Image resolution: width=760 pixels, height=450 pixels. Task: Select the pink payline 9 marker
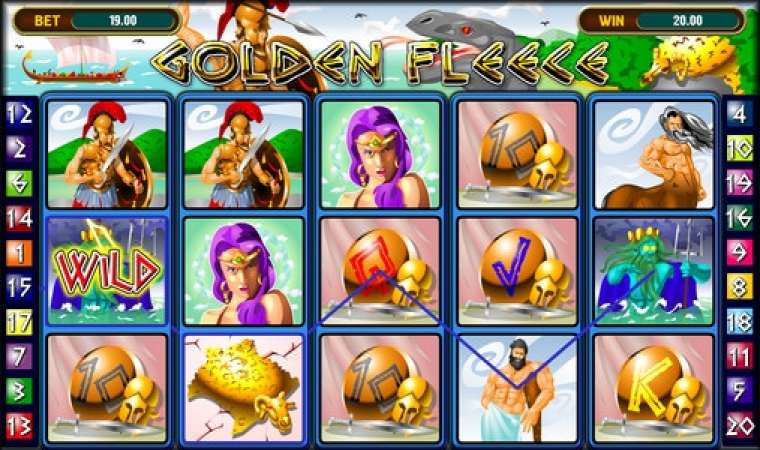pyautogui.click(x=741, y=253)
